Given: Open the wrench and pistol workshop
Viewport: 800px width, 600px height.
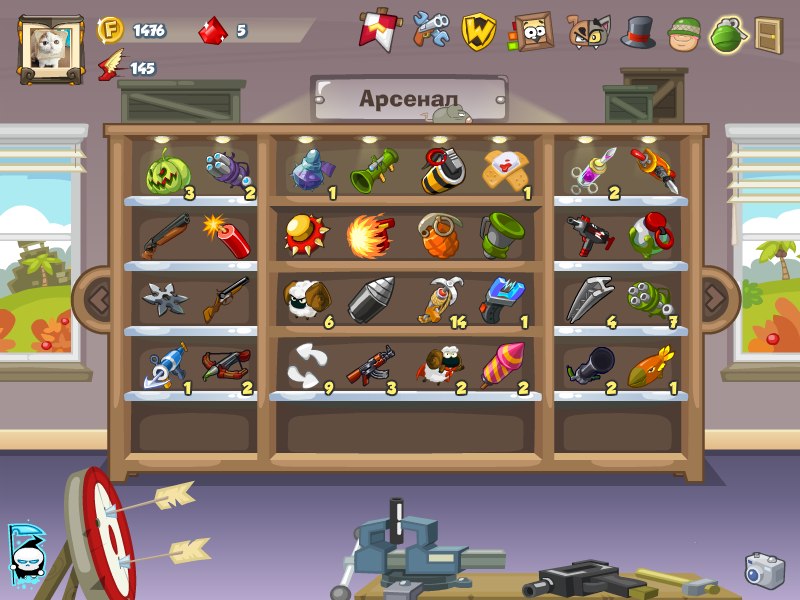Looking at the screenshot, I should tap(432, 30).
